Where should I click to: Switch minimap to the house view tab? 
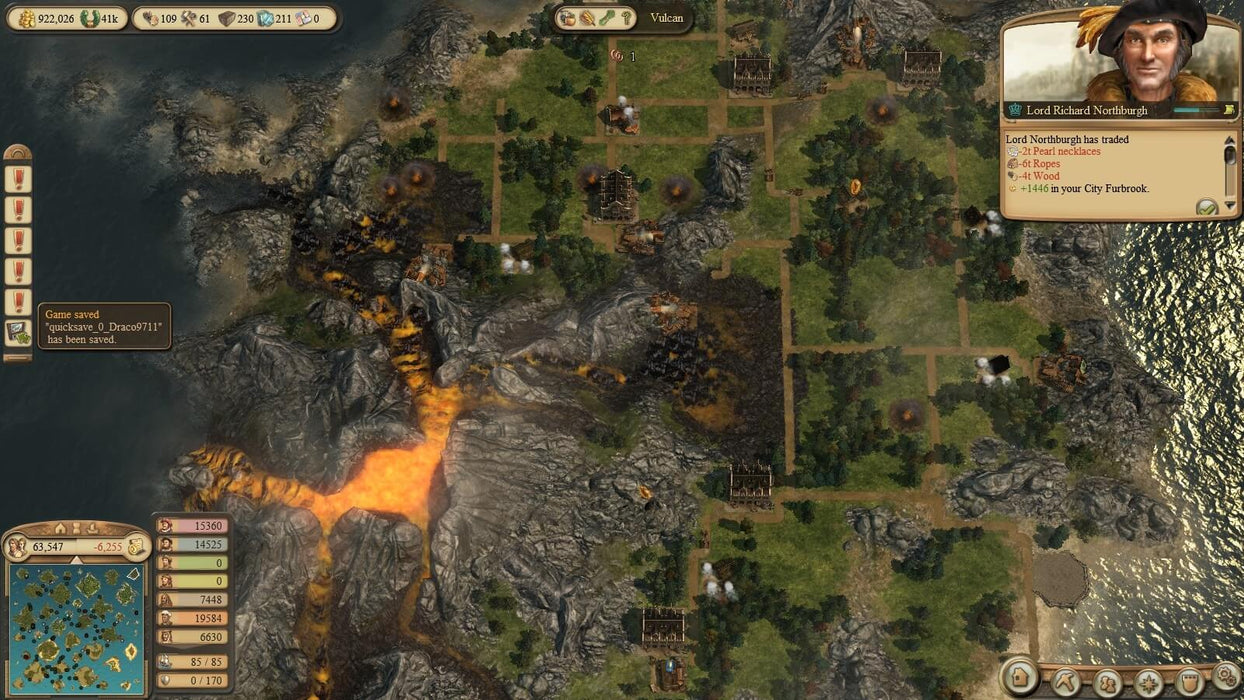[60, 528]
